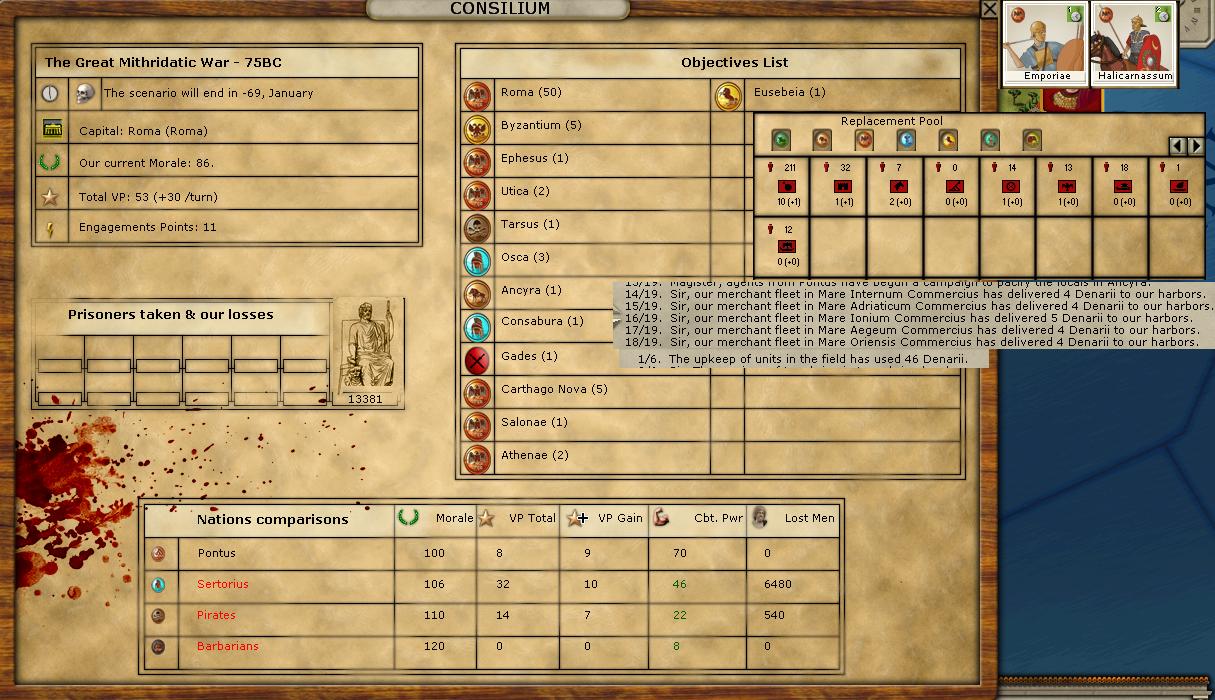Select the 211-men infantry replacement slot
The height and width of the screenshot is (700, 1215).
(781, 185)
